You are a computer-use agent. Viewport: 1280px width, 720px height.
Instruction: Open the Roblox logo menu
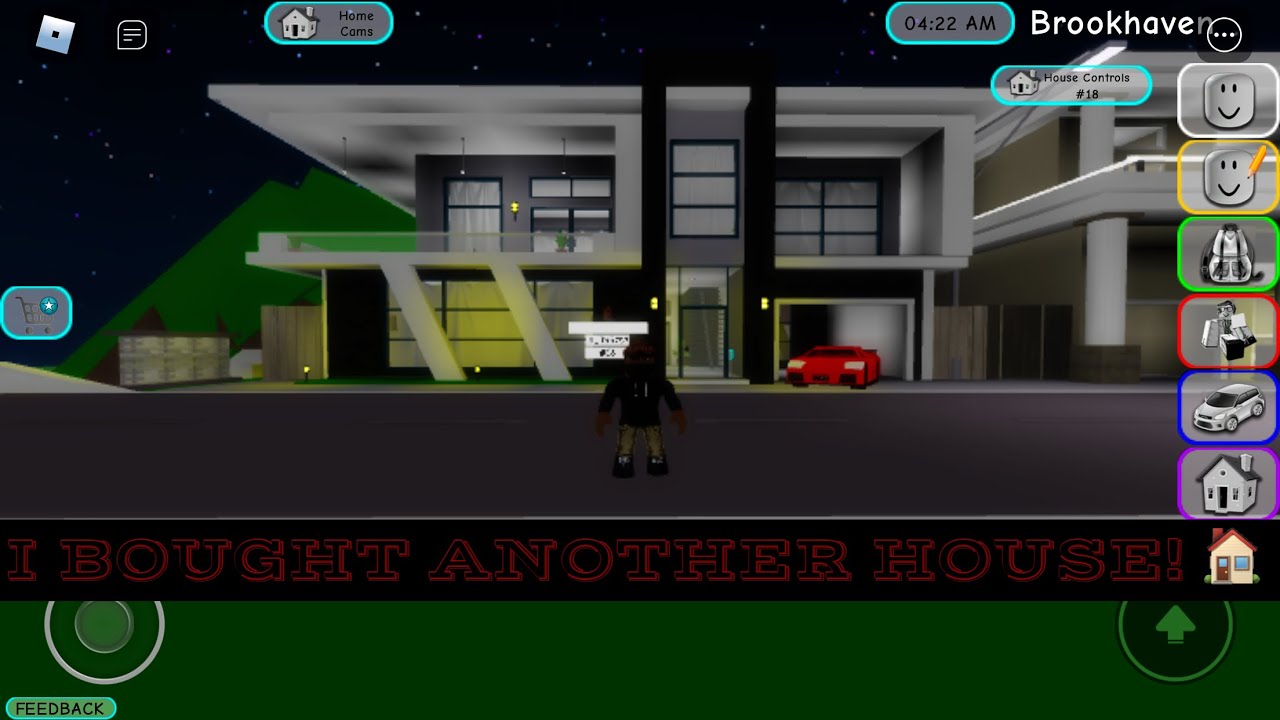[x=56, y=35]
